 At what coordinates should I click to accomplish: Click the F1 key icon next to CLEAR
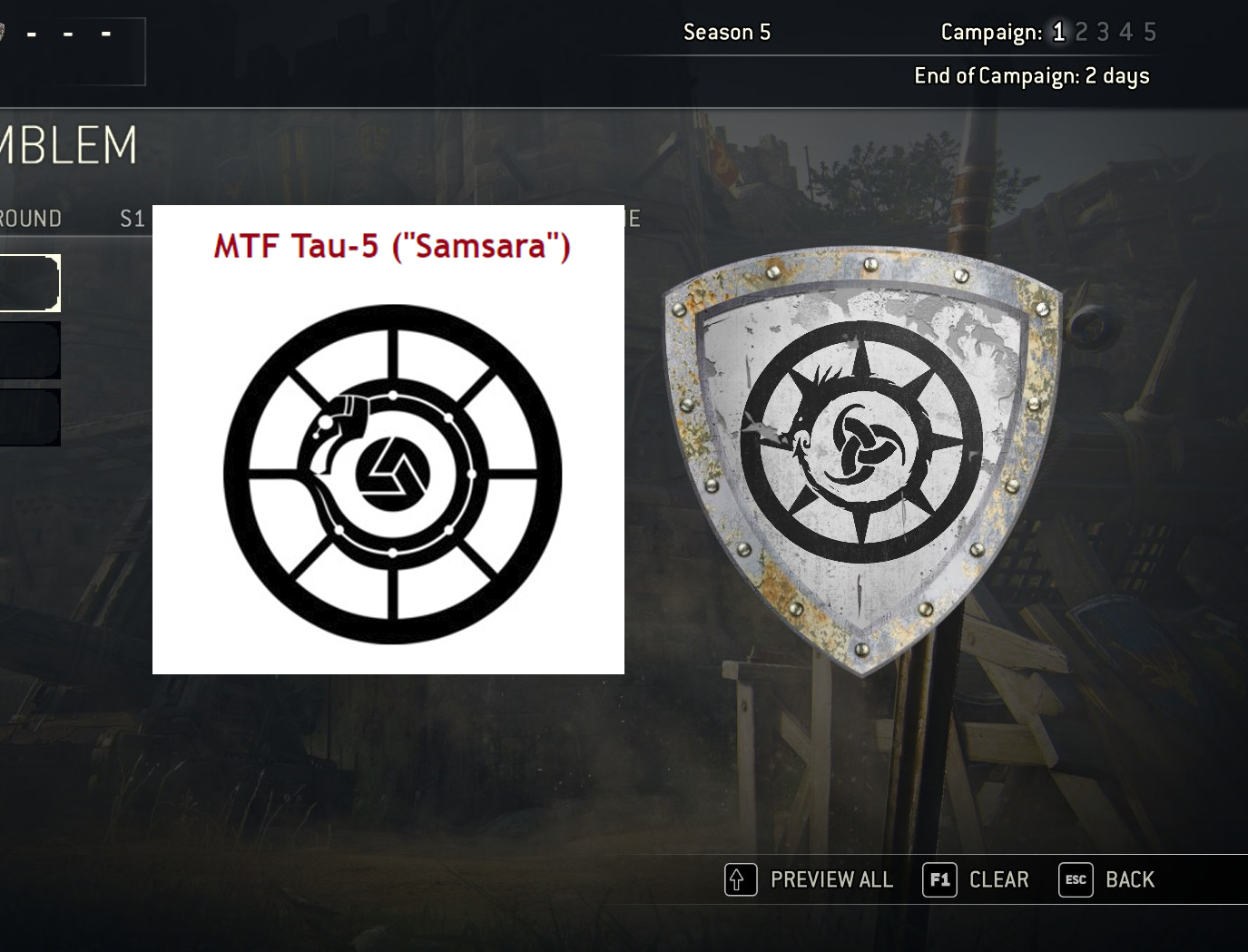coord(940,879)
